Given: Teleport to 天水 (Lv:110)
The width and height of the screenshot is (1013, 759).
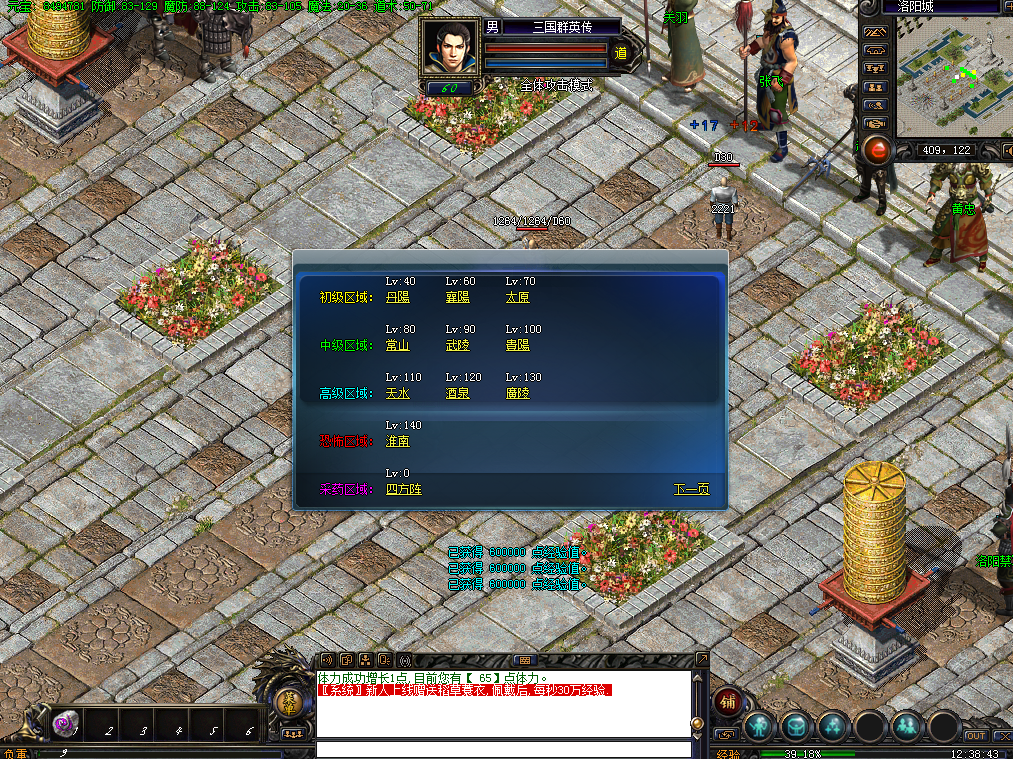Looking at the screenshot, I should pos(397,393).
